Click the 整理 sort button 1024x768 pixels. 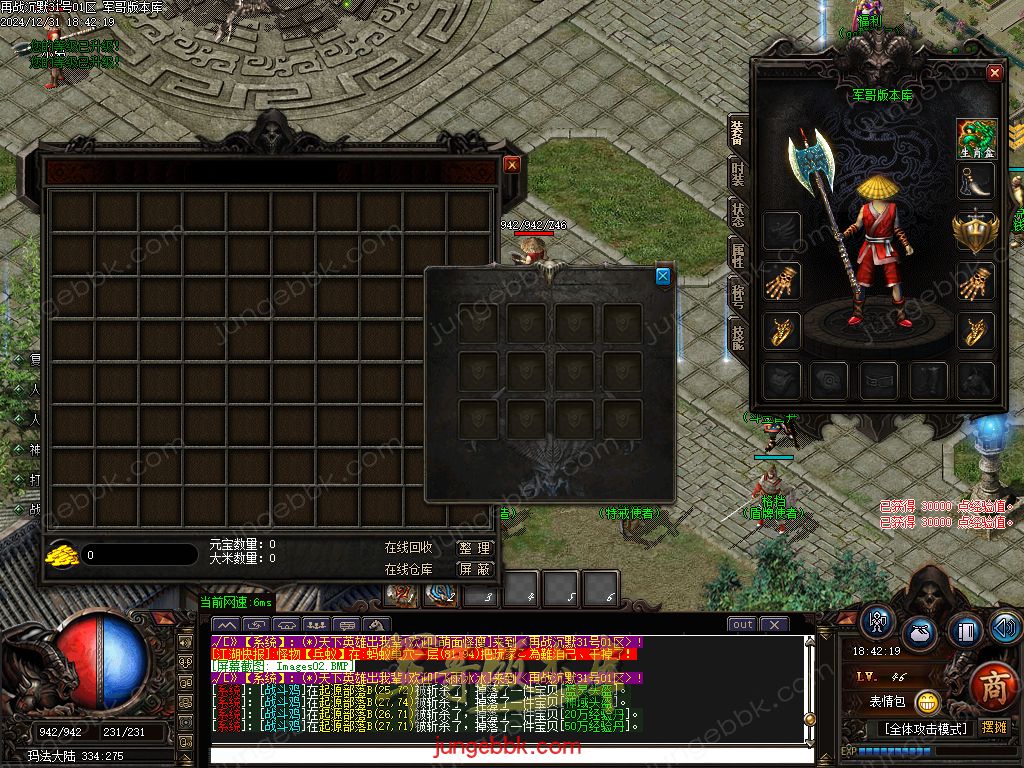coord(475,548)
